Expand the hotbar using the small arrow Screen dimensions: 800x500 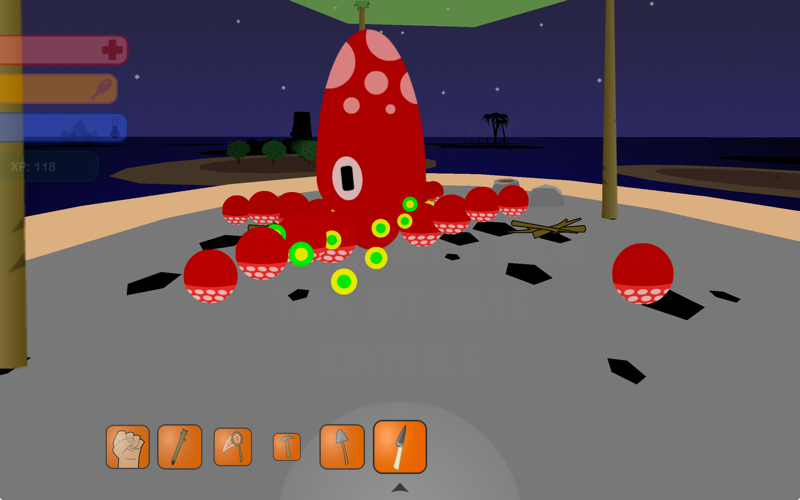pos(400,488)
